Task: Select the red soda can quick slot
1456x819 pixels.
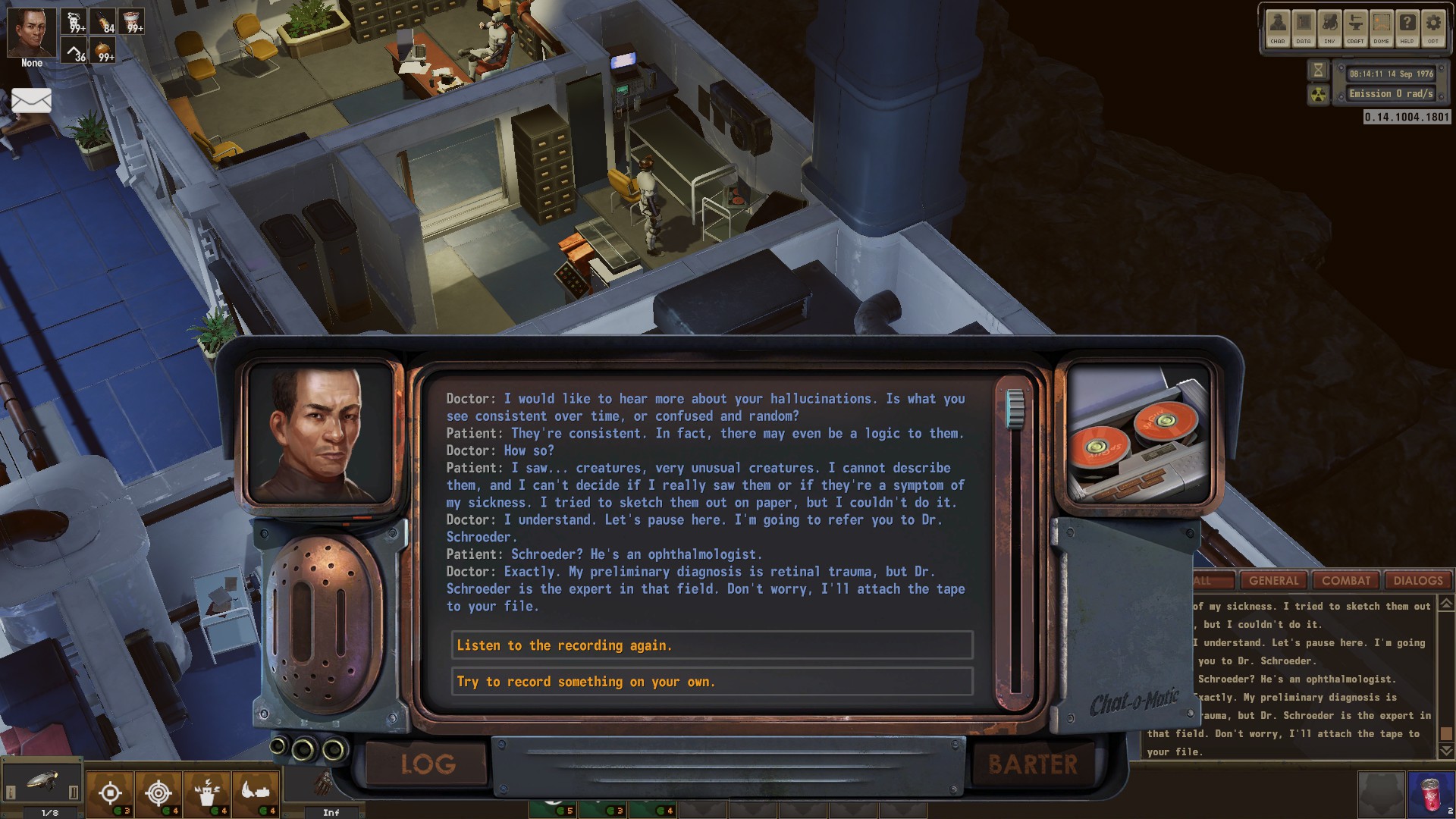Action: click(1430, 794)
